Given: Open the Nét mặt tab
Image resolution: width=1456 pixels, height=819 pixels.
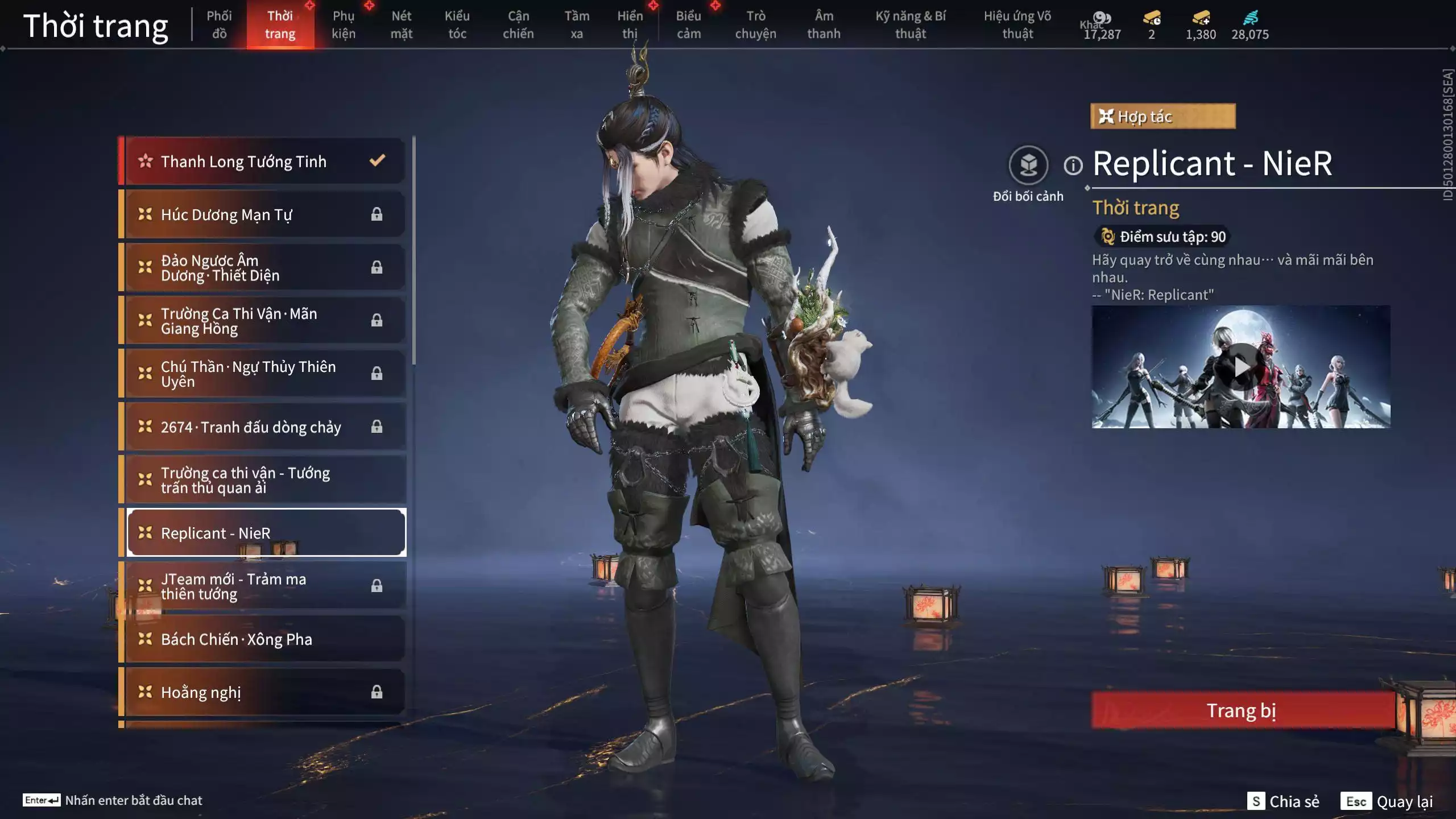Looking at the screenshot, I should pos(401,24).
